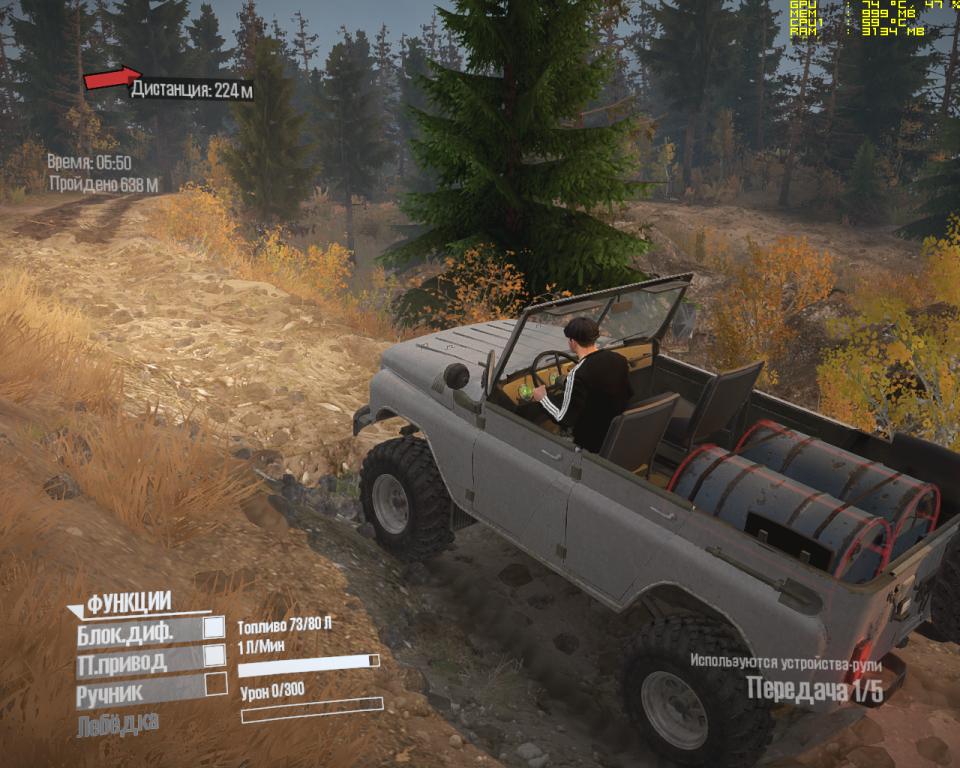
Task: Toggle the Блок.диф. differential lock checkbox
Action: 214,627
